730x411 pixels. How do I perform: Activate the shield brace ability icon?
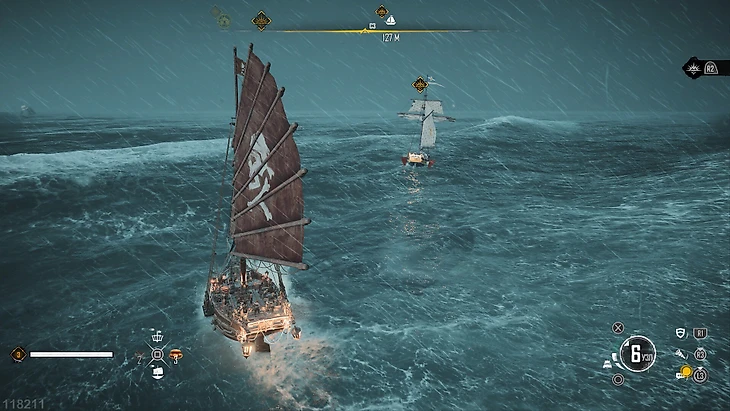681,334
